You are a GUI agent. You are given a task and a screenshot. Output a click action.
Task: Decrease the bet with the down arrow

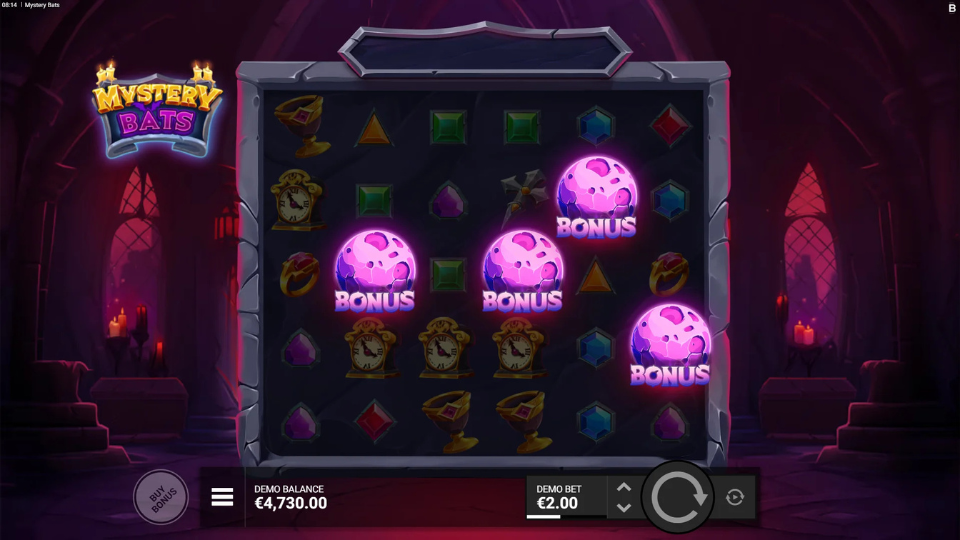(624, 508)
